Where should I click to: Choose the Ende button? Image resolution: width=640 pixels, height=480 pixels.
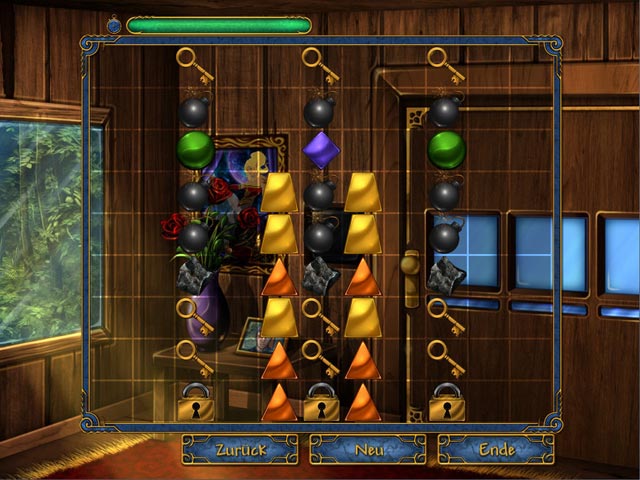495,449
